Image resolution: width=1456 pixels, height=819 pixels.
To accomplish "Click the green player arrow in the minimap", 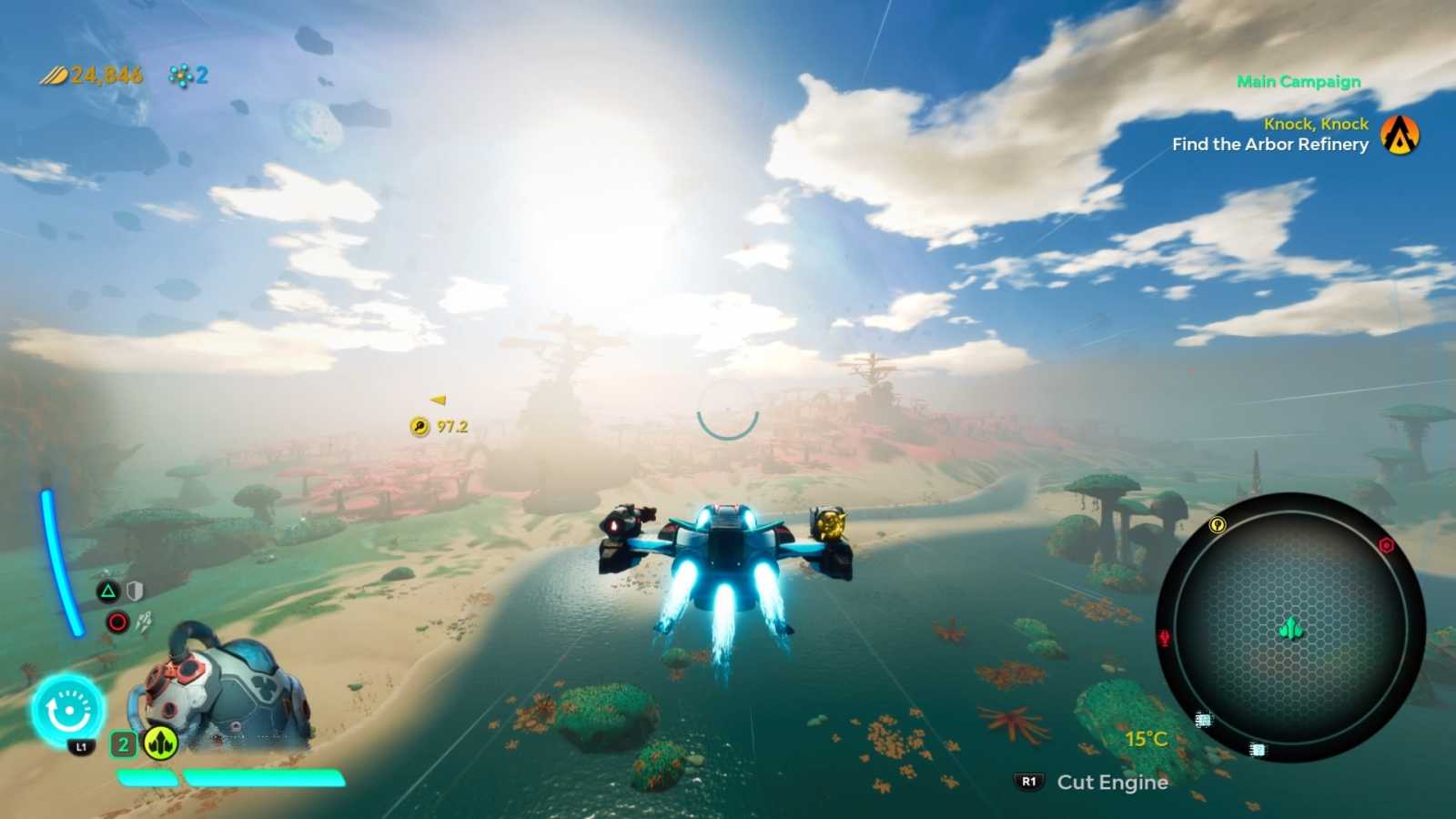I will (1289, 628).
